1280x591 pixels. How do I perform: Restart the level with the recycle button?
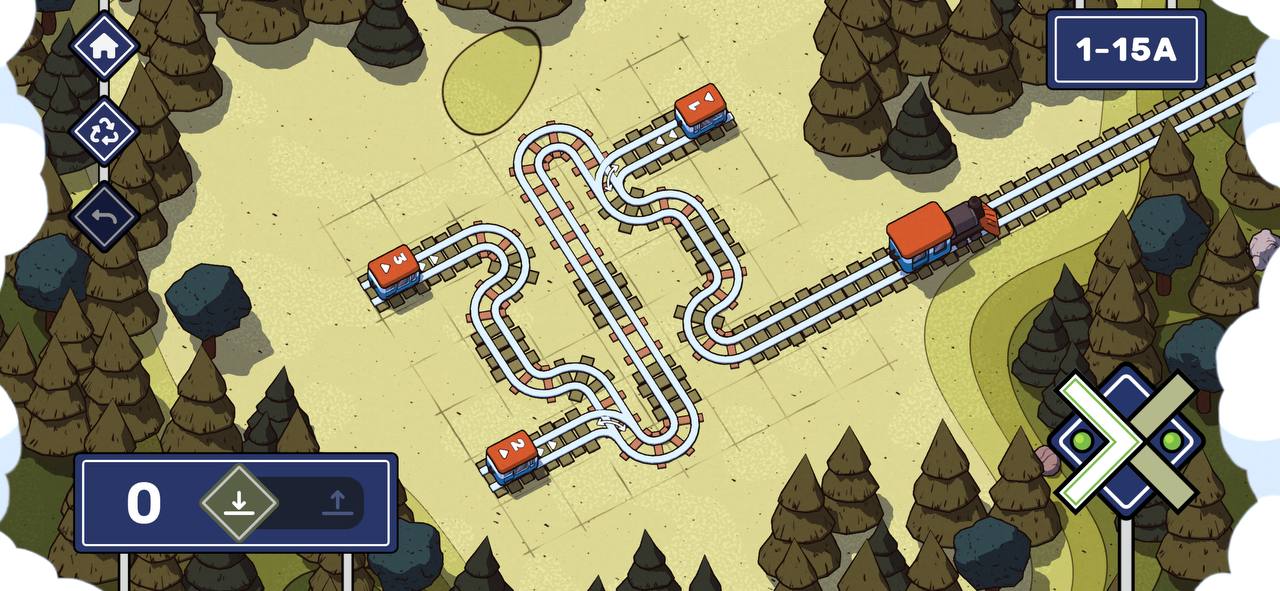[x=104, y=131]
